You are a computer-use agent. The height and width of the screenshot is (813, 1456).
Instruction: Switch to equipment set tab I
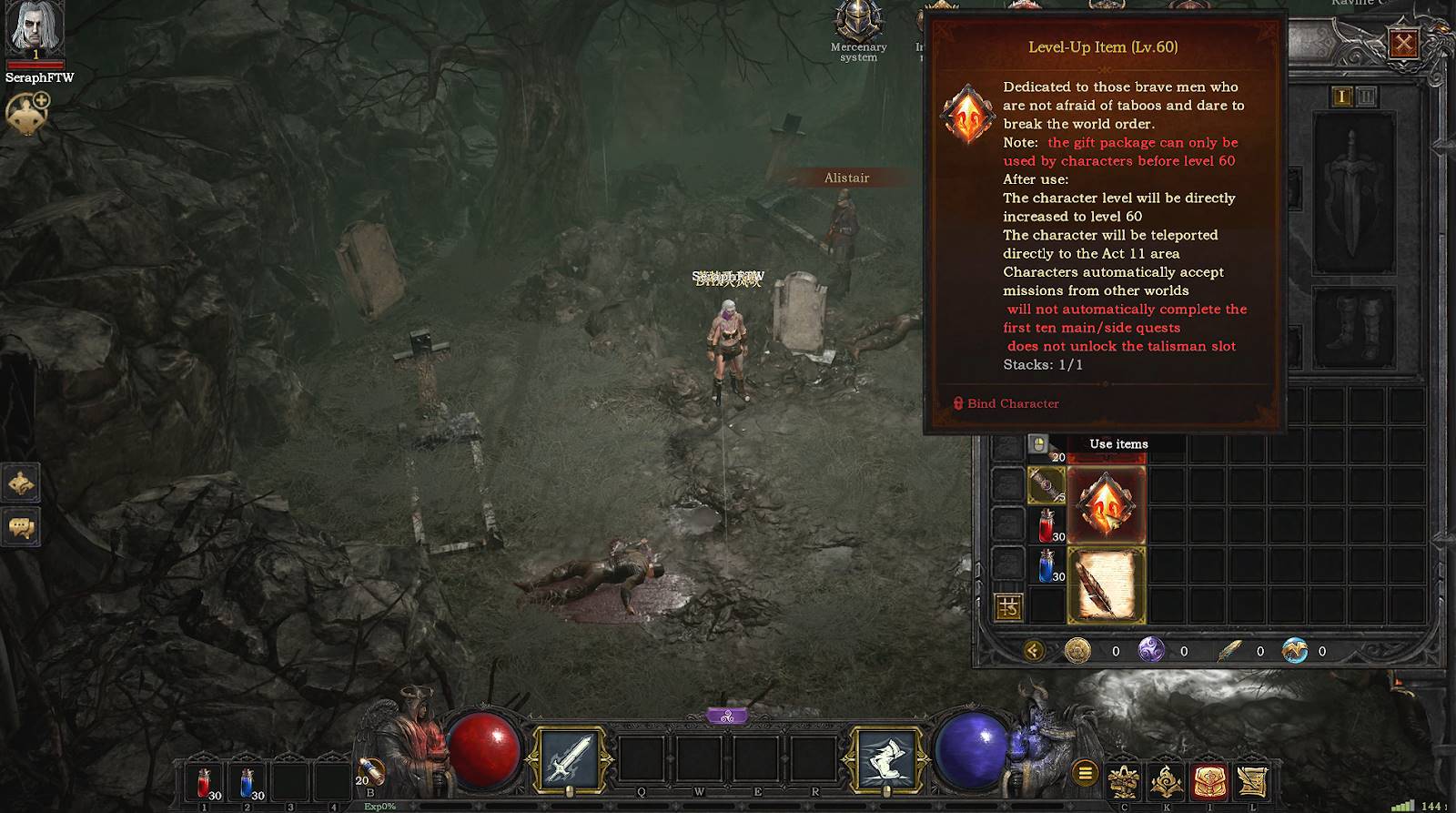click(x=1341, y=97)
